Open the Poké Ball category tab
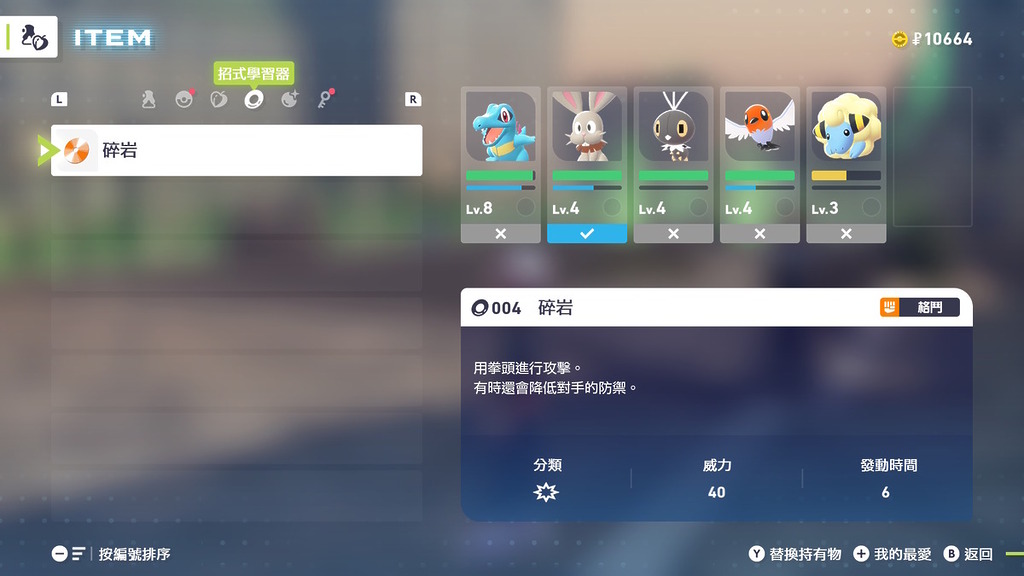 click(184, 99)
